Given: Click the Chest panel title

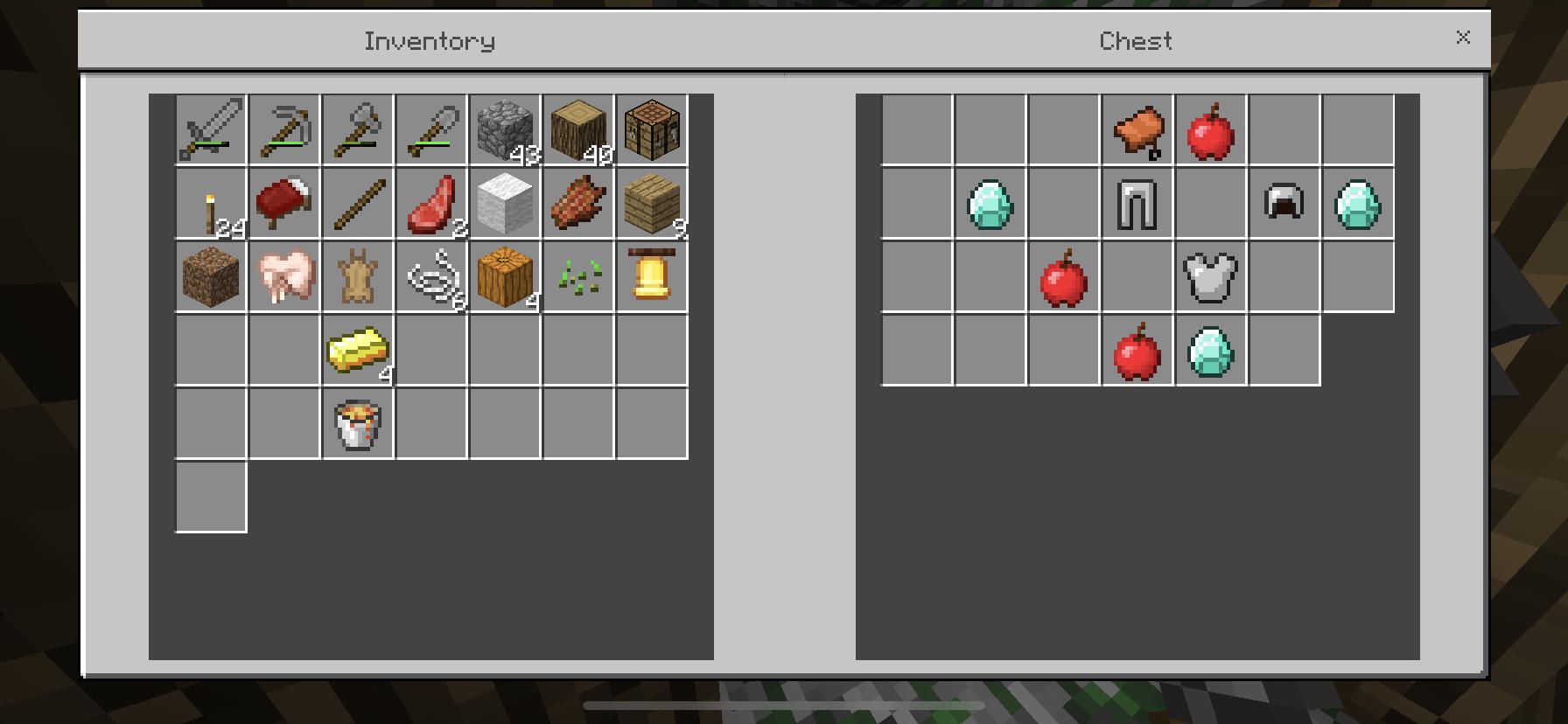Looking at the screenshot, I should tap(1135, 40).
